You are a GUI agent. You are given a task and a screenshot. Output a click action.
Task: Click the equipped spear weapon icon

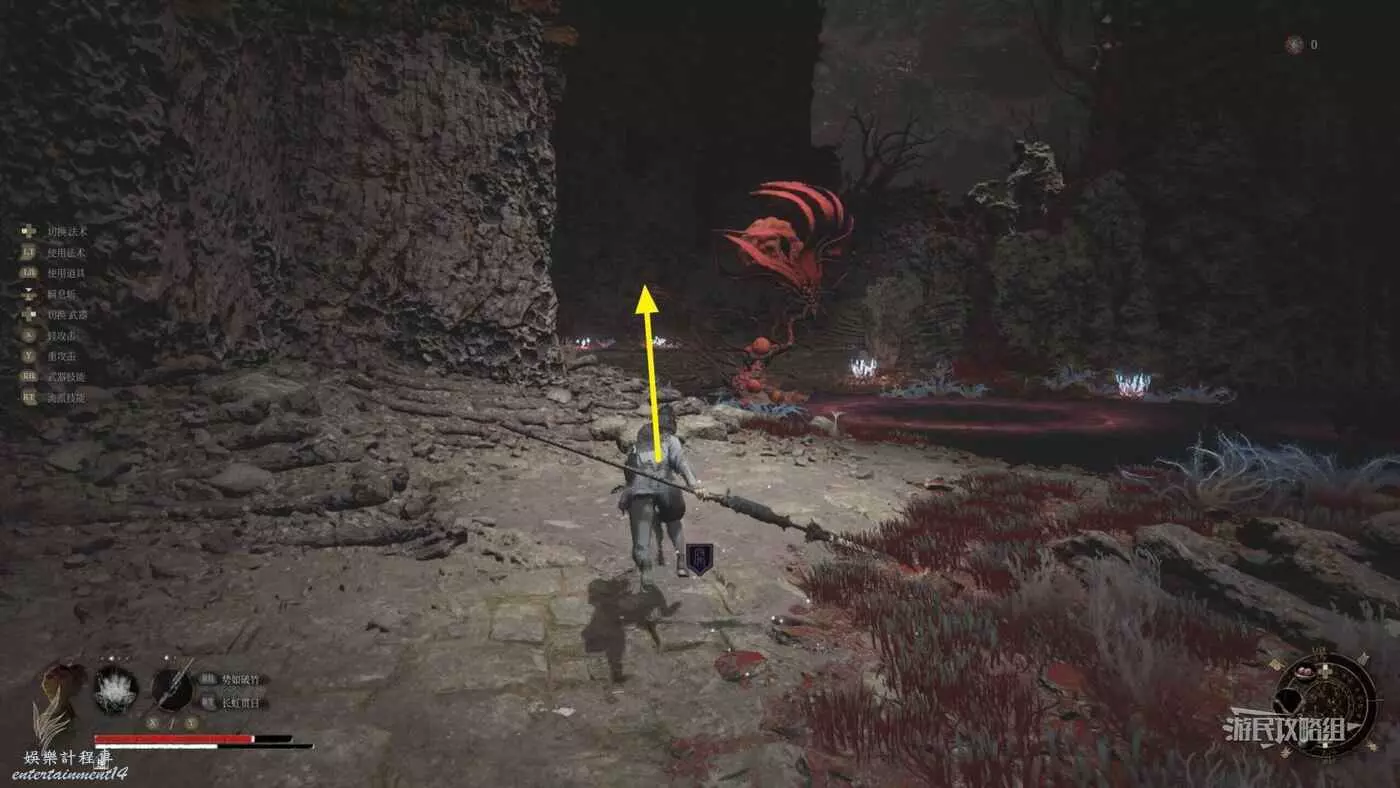coord(172,688)
